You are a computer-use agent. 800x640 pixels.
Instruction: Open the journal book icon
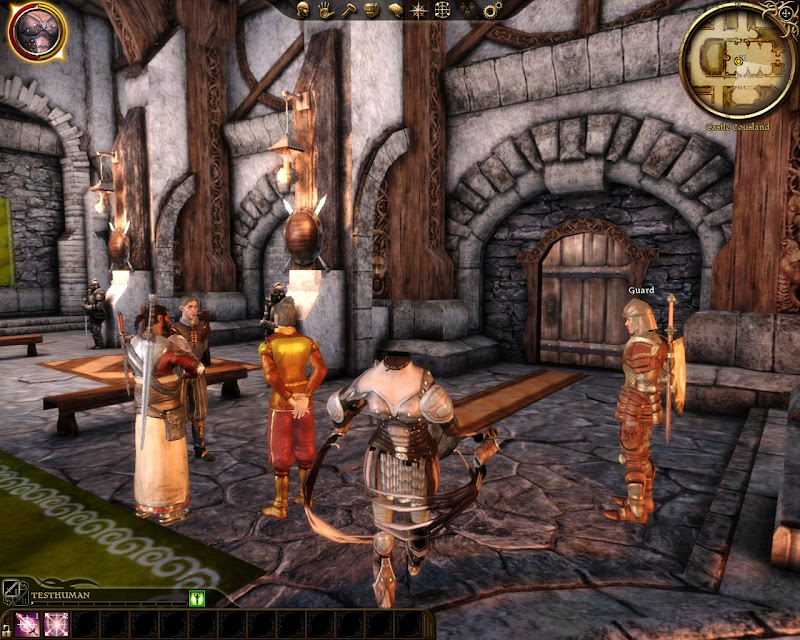pos(395,9)
